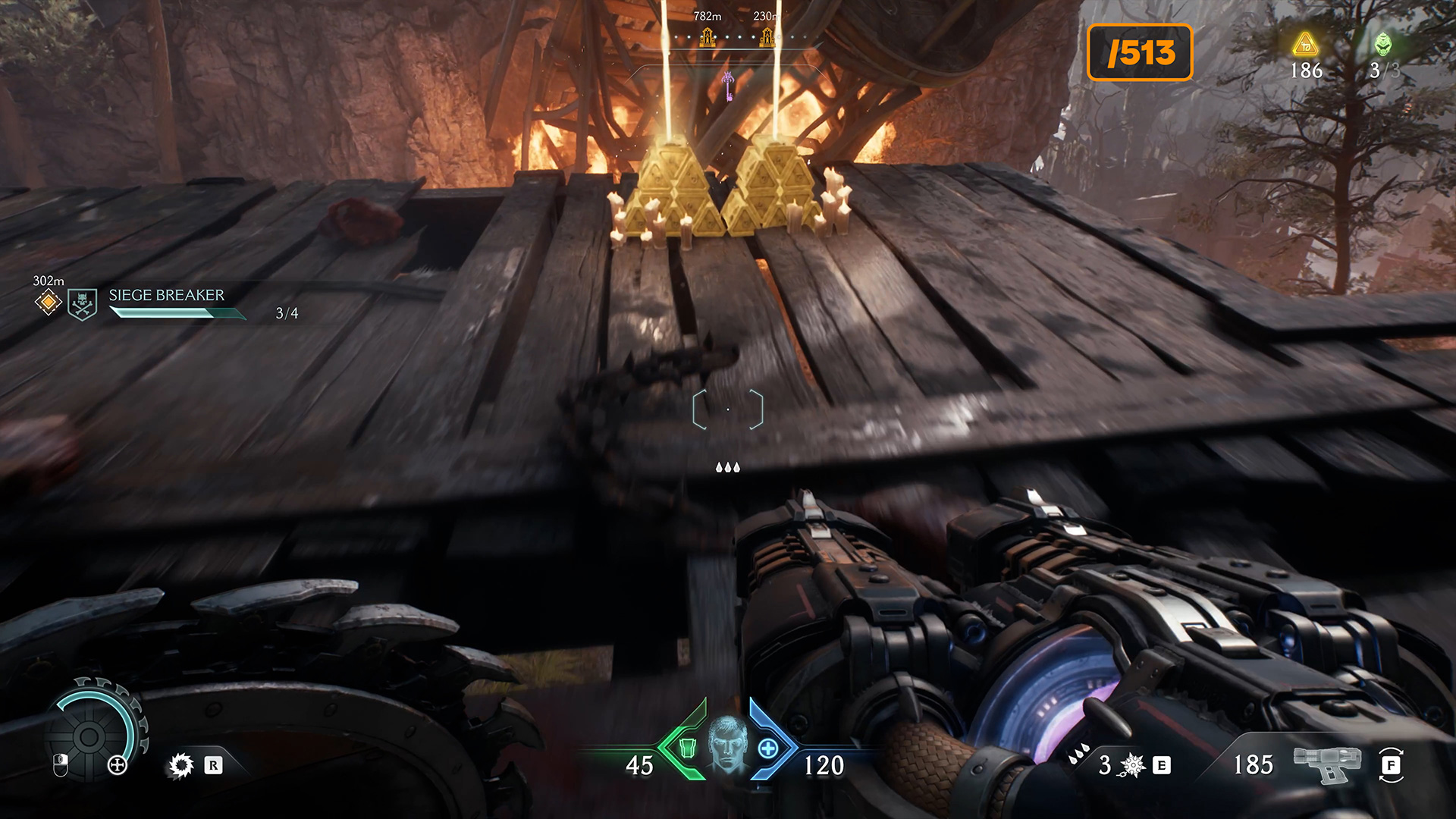Select the 782m compass waypoint icon
The height and width of the screenshot is (819, 1456).
tap(708, 36)
